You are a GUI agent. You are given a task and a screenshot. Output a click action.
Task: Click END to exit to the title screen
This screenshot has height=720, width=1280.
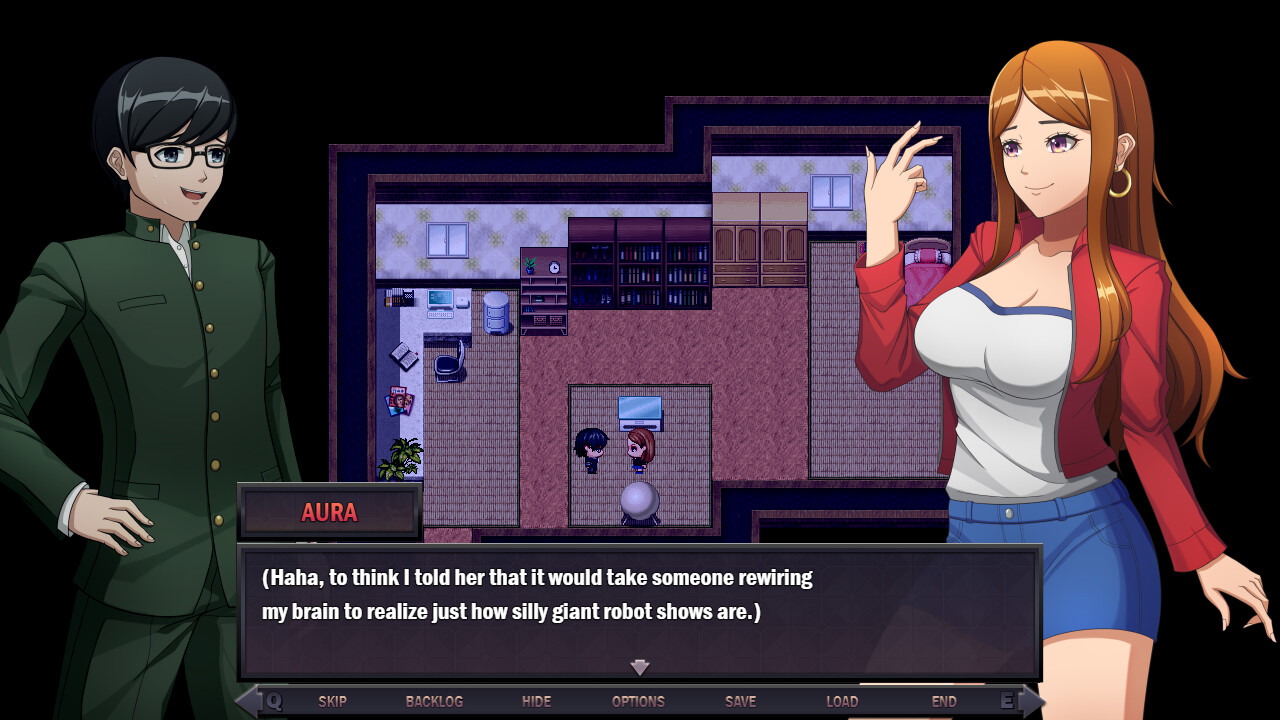(x=944, y=701)
